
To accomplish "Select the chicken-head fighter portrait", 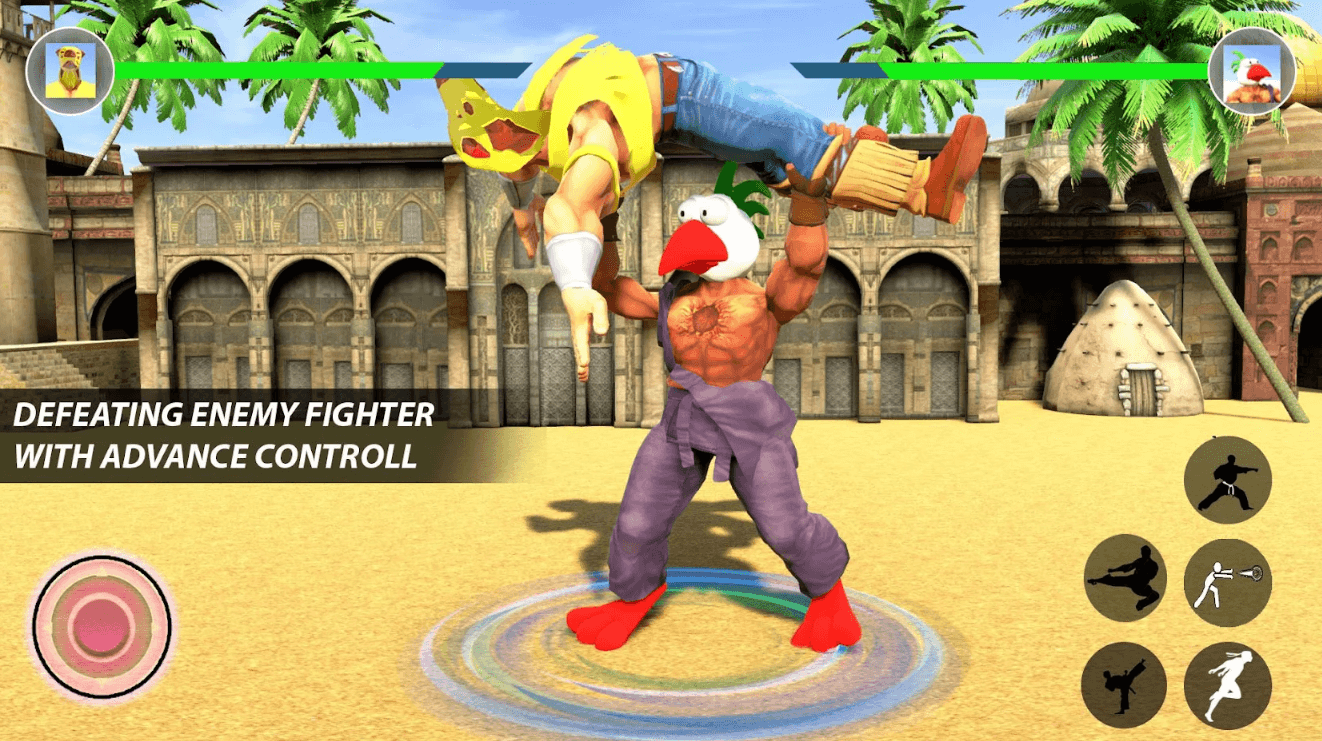I will [x=1251, y=71].
